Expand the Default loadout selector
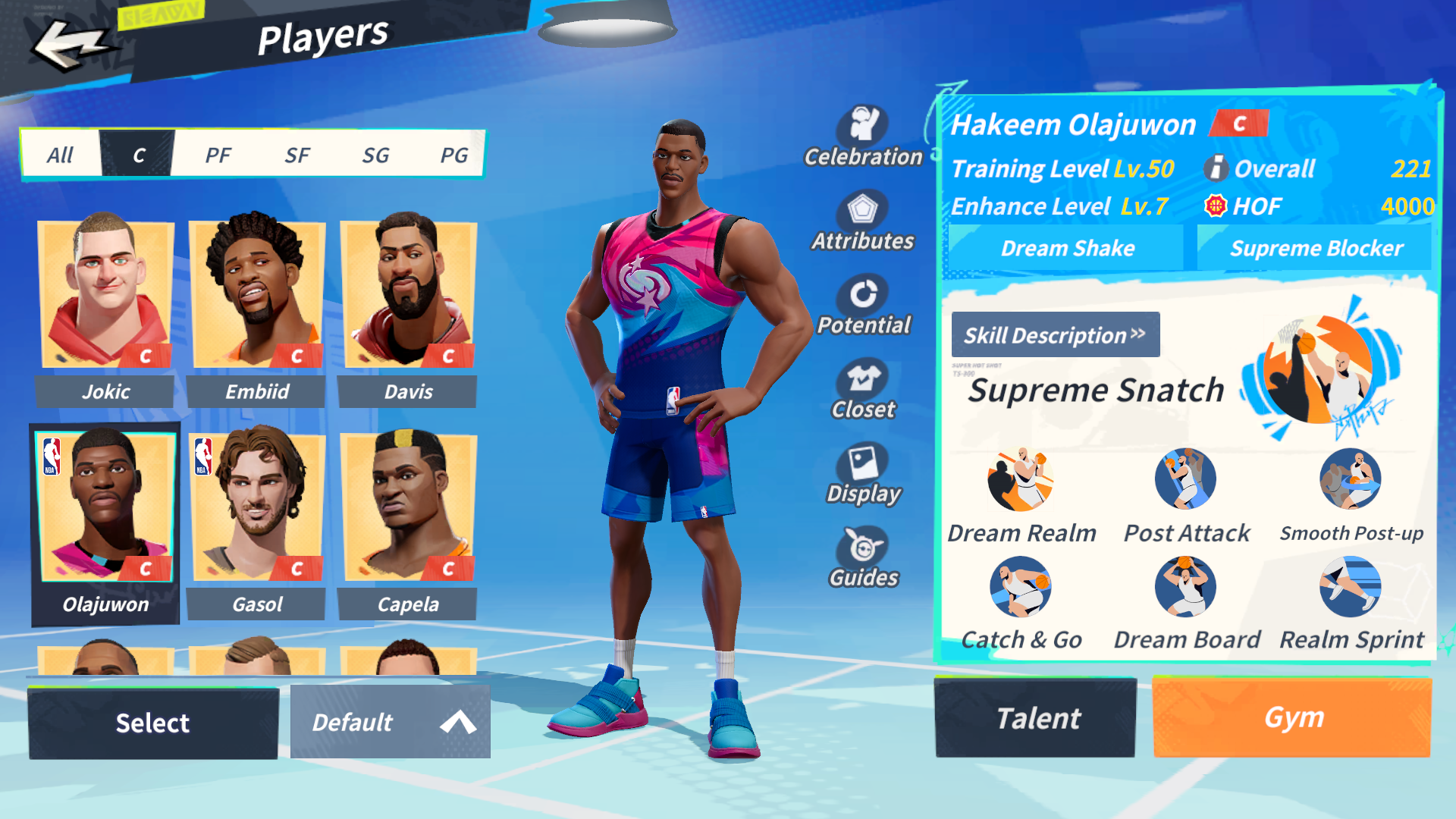Viewport: 1456px width, 819px height. [390, 722]
